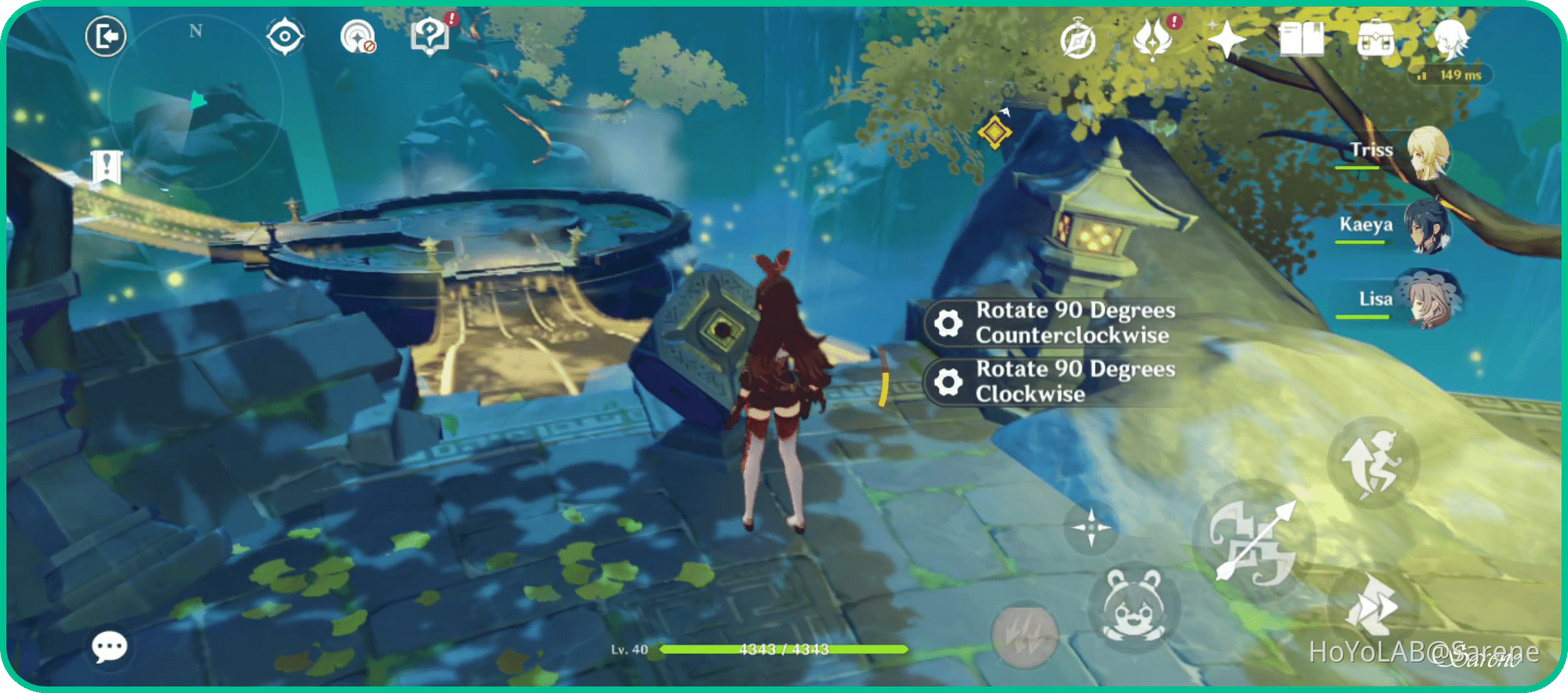The height and width of the screenshot is (693, 1568).
Task: Leave the domain via the exit icon
Action: 105,37
